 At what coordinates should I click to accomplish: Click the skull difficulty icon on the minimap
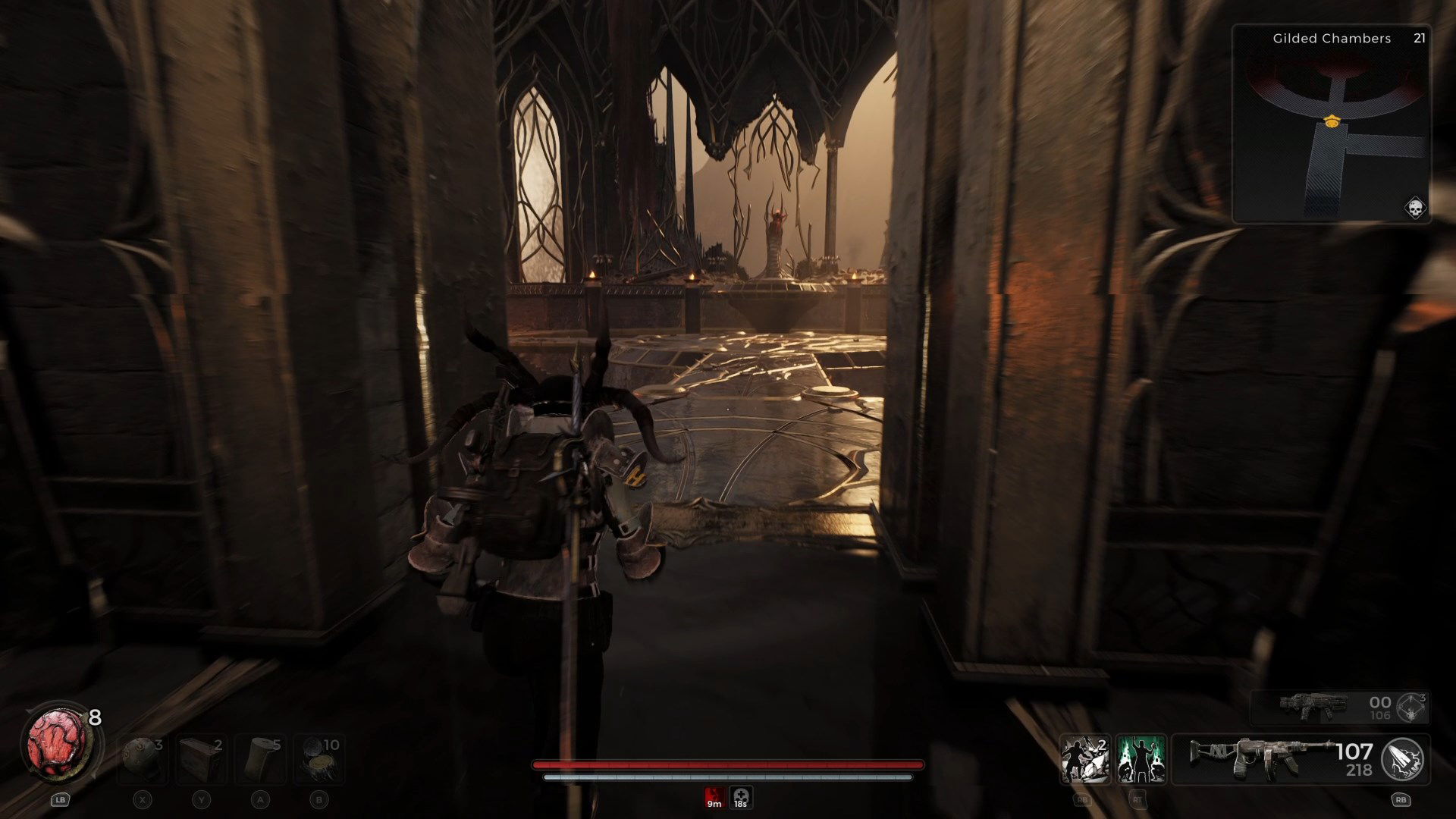tap(1414, 207)
